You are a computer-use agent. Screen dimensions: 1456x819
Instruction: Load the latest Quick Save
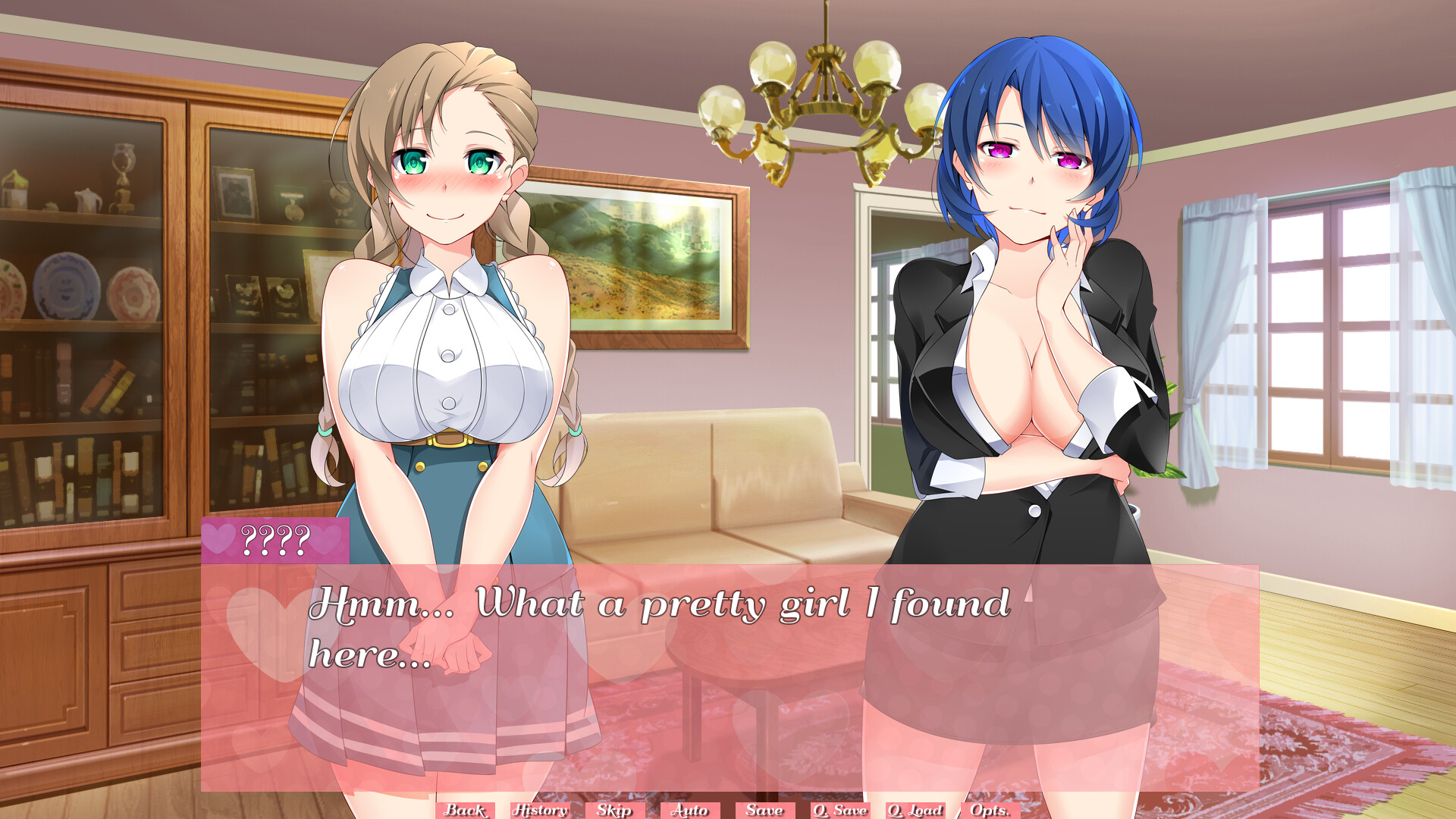pyautogui.click(x=915, y=810)
